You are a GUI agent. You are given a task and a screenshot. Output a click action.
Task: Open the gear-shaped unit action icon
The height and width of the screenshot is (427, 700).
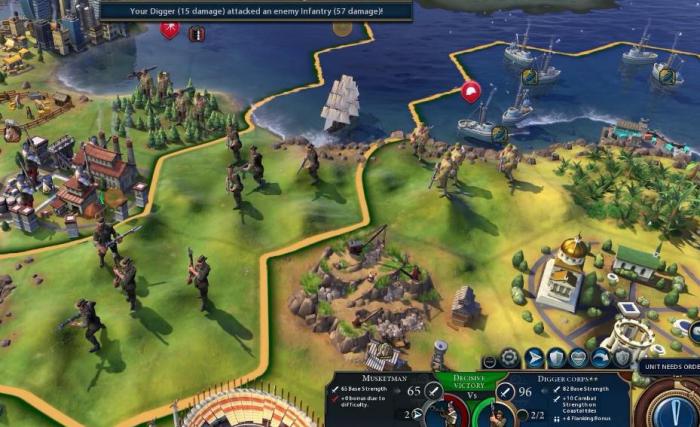tap(510, 357)
